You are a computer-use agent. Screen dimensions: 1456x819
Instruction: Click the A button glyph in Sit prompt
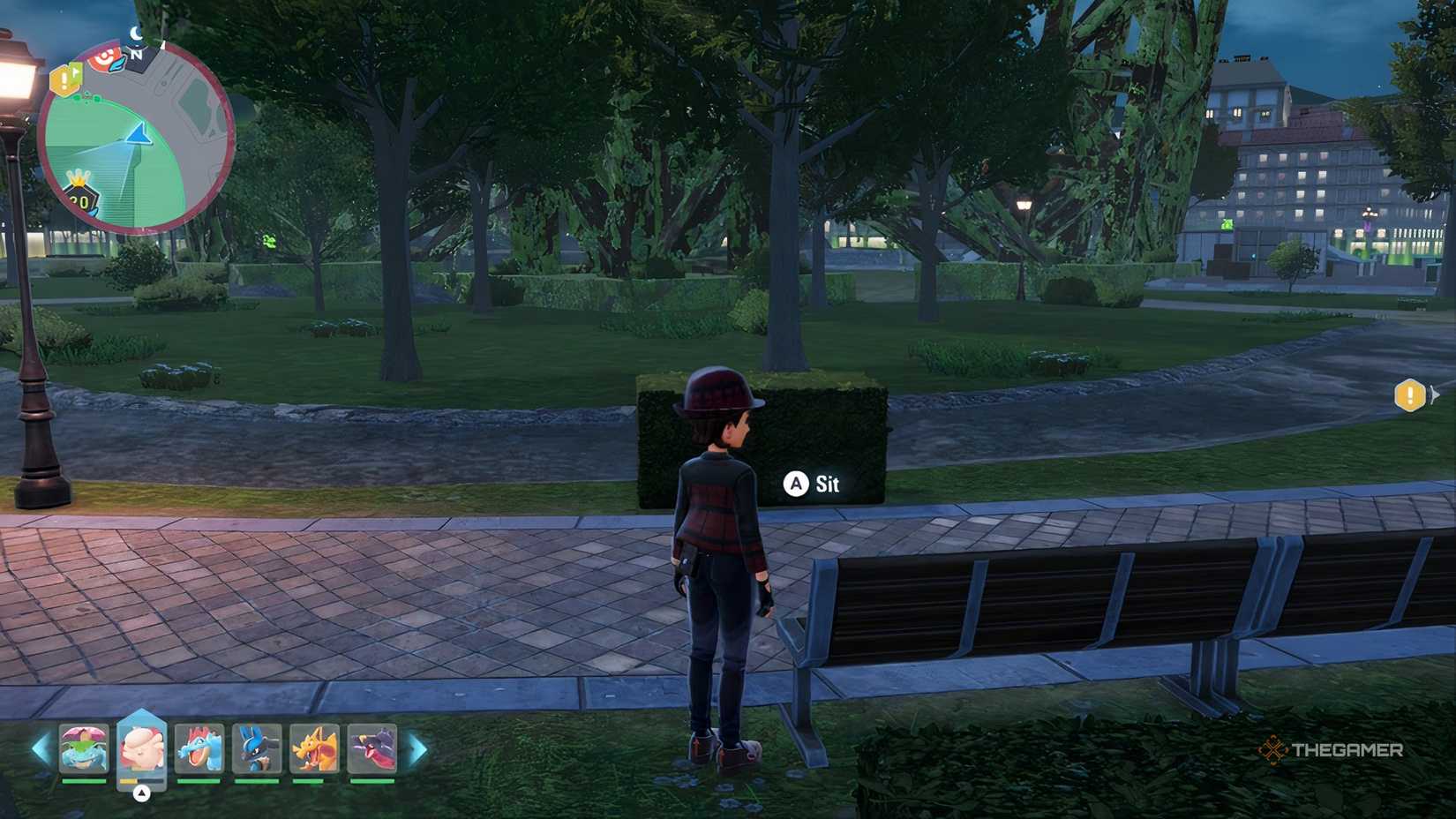coord(795,485)
